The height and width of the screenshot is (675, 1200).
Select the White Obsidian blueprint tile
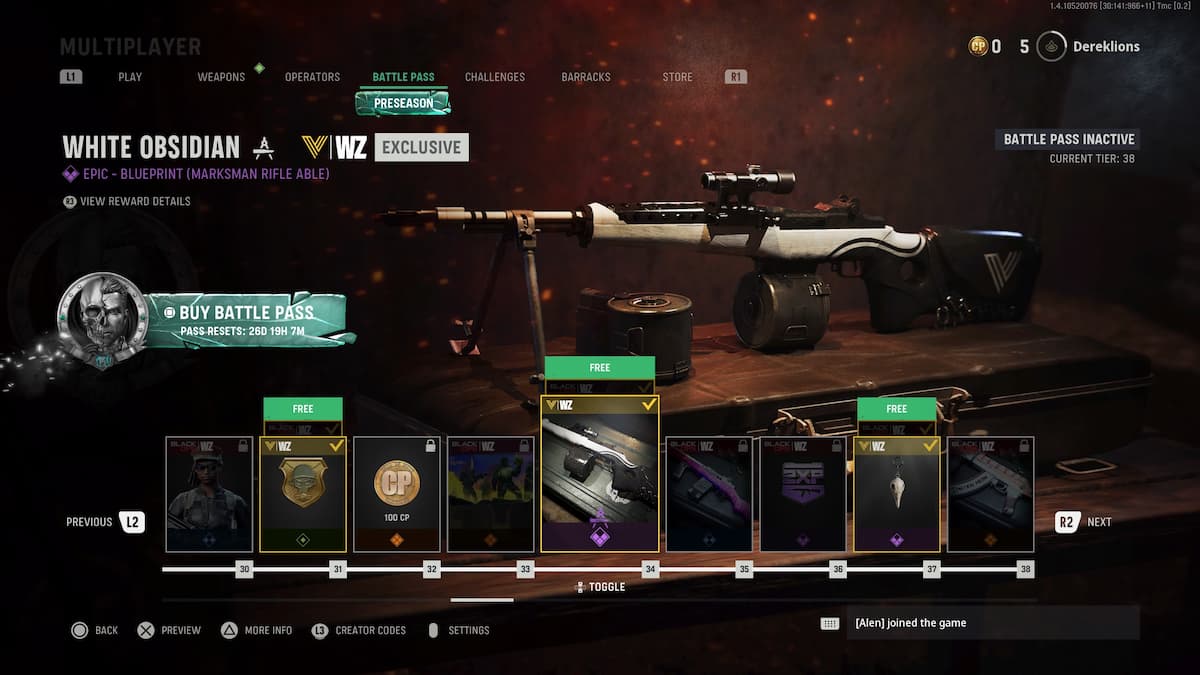click(x=600, y=475)
